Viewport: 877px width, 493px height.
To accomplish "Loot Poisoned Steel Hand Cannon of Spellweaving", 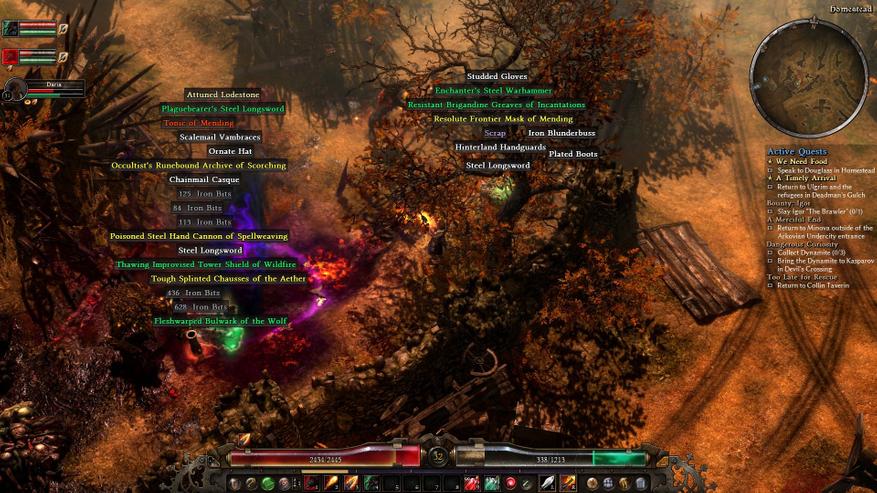I will pyautogui.click(x=199, y=236).
